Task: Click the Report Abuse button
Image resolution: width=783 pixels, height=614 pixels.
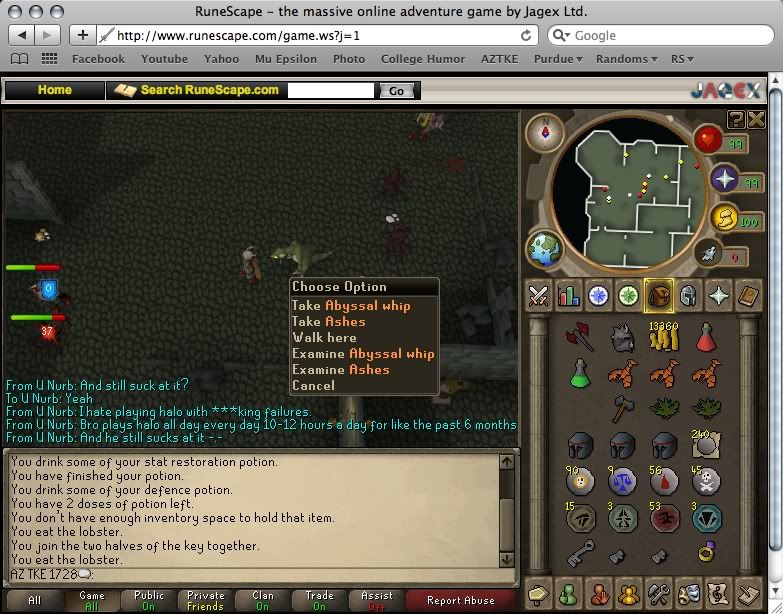Action: (x=460, y=601)
